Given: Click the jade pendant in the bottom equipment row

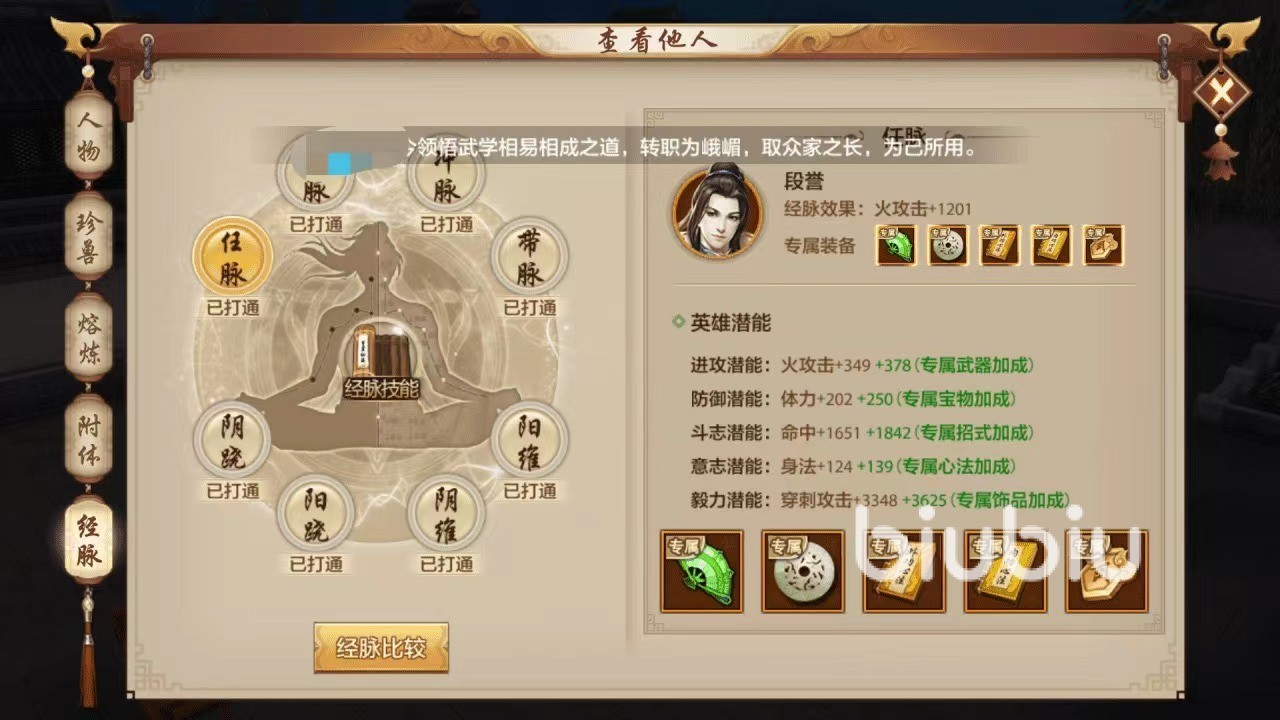Looking at the screenshot, I should (803, 570).
